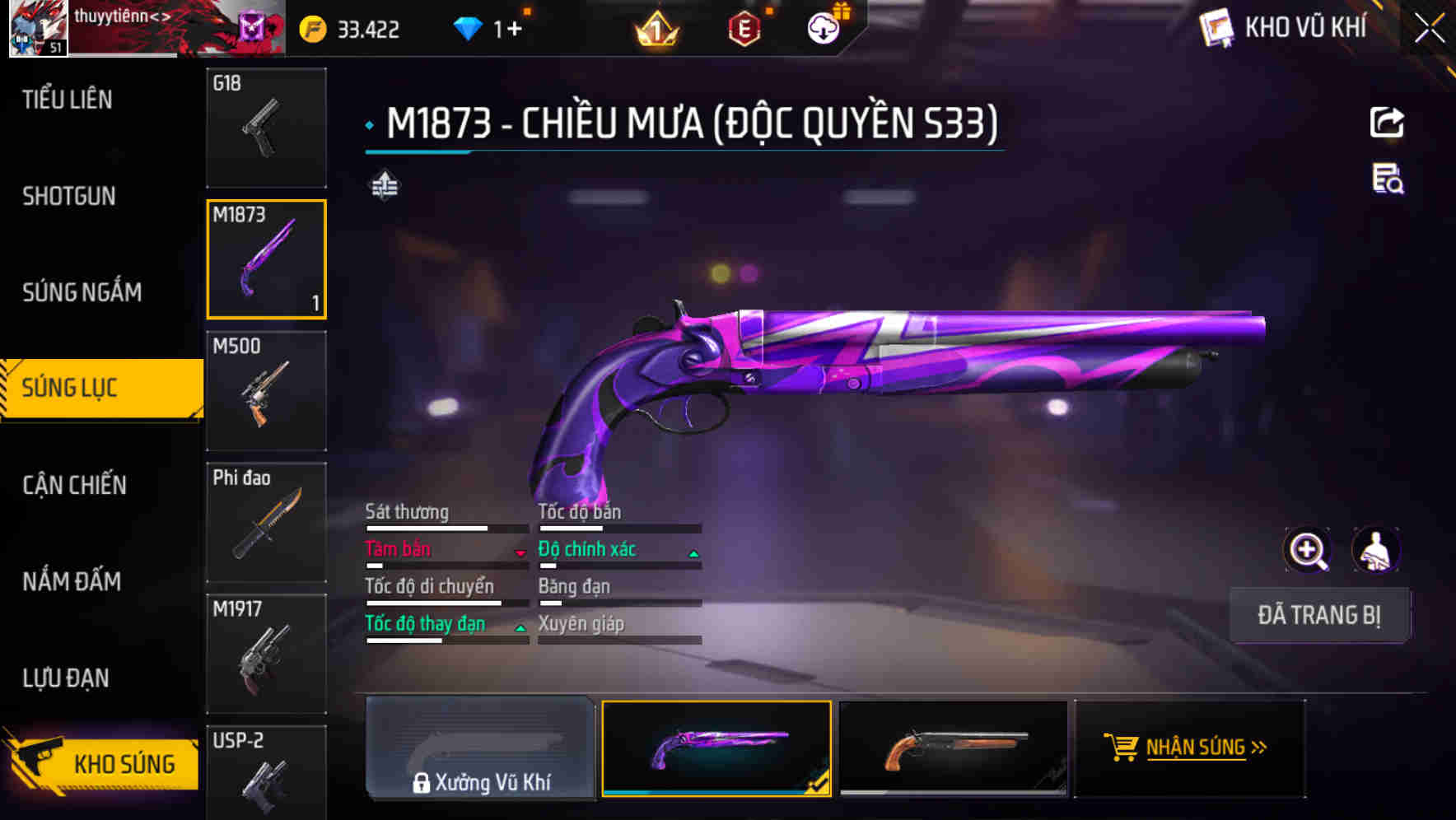Select the M500 weapon from the list
This screenshot has width=1456, height=820.
click(266, 392)
